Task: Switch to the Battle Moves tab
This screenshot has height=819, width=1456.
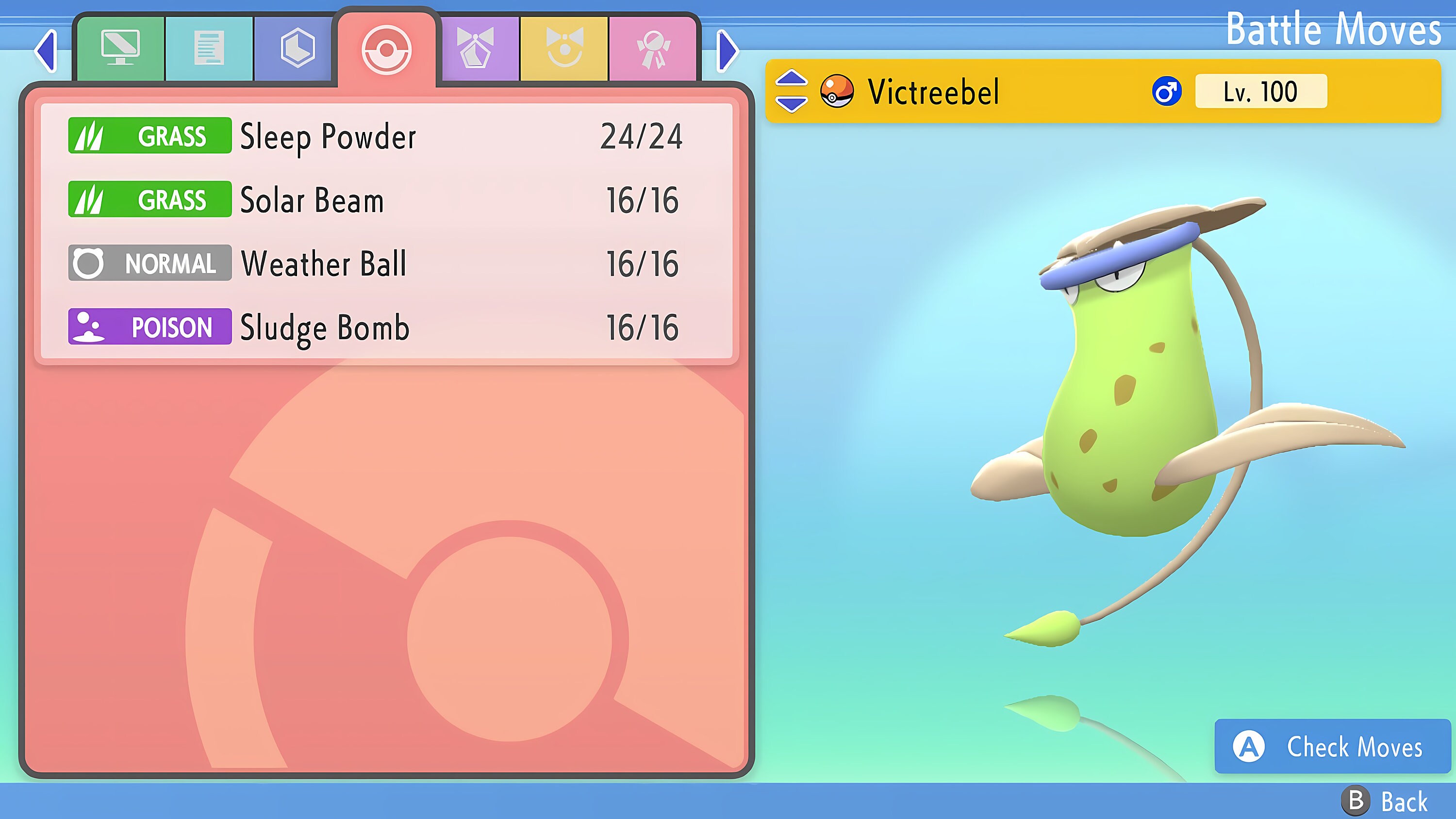Action: [x=387, y=48]
